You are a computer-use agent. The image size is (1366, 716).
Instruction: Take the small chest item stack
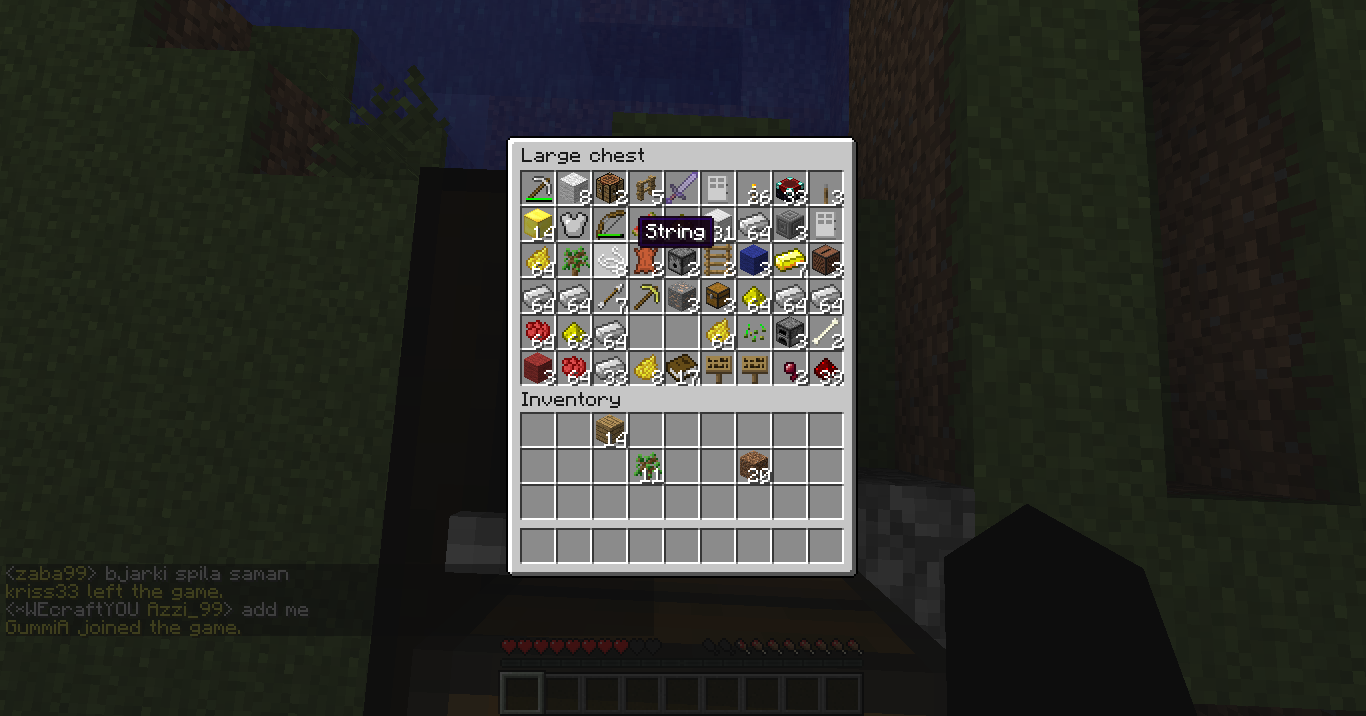coord(718,297)
